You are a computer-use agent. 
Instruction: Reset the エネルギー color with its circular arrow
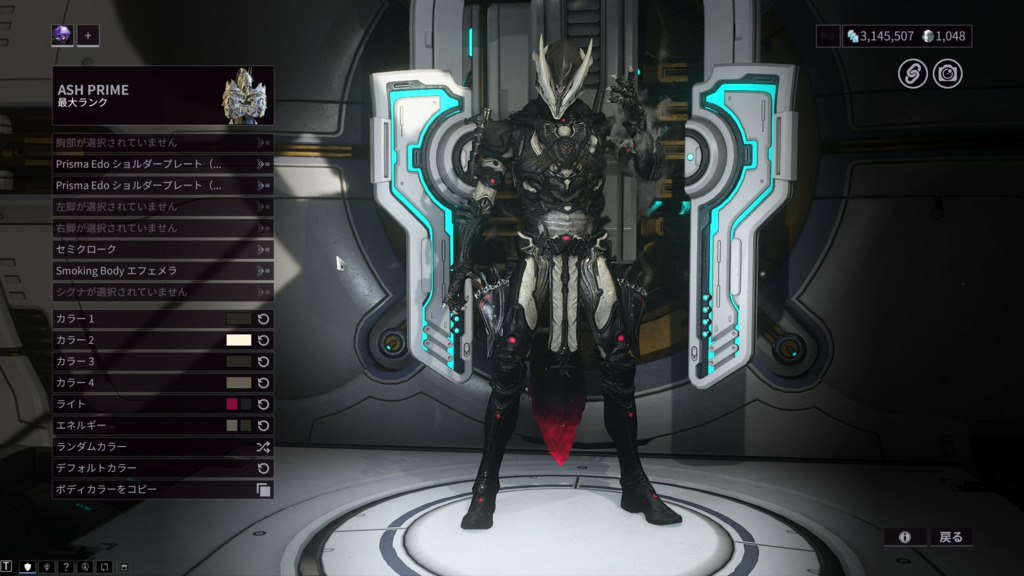pos(264,425)
